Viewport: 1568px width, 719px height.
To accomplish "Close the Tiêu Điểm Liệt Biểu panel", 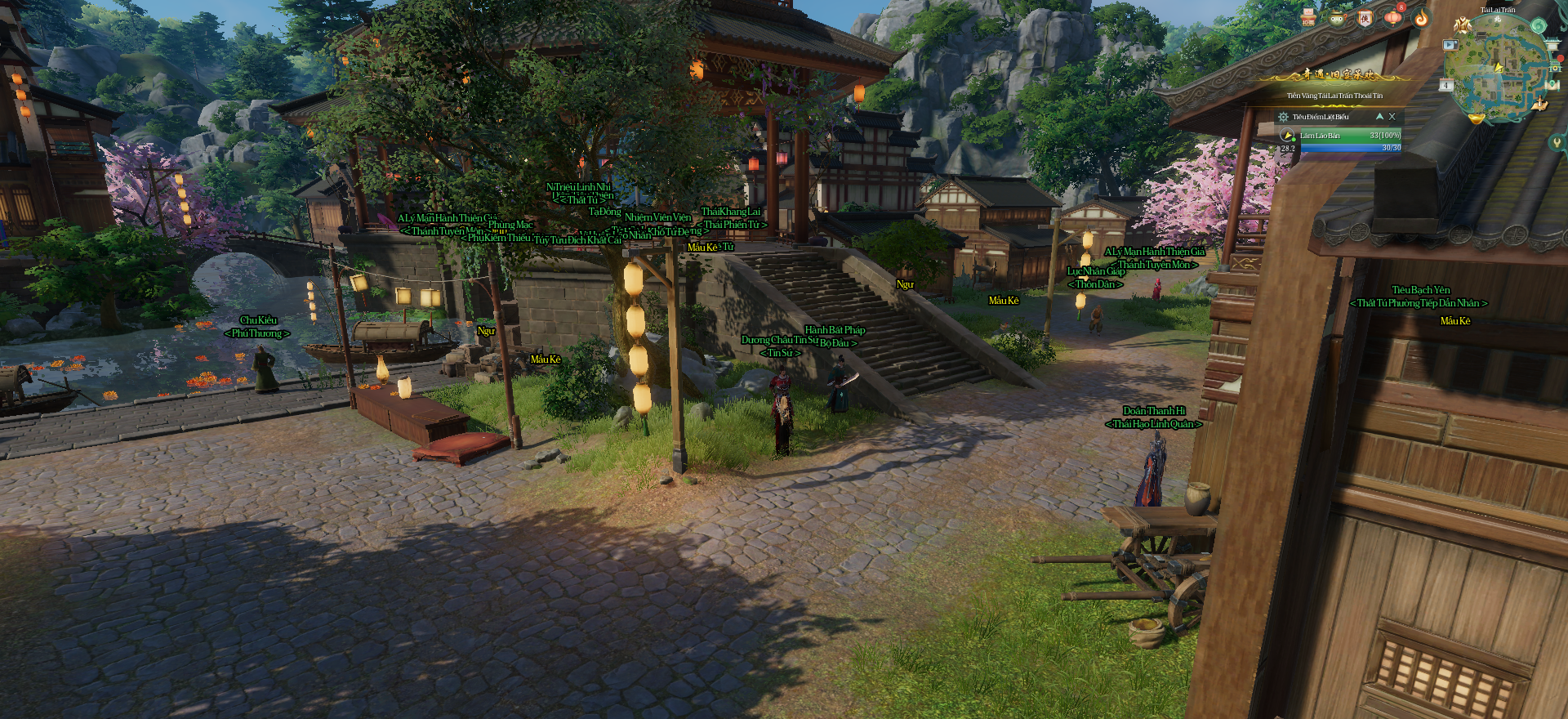I will pos(1392,117).
